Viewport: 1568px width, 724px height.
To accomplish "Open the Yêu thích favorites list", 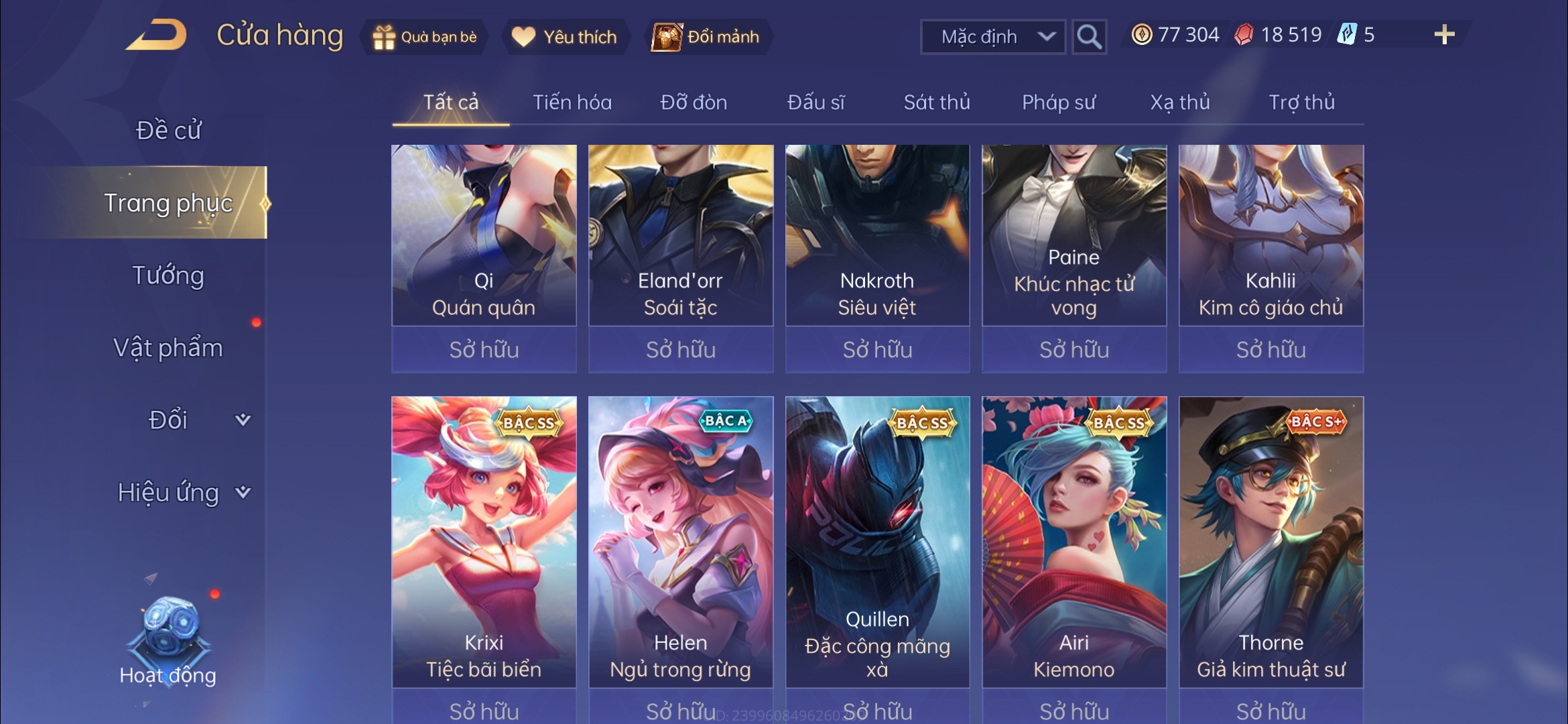I will 564,37.
